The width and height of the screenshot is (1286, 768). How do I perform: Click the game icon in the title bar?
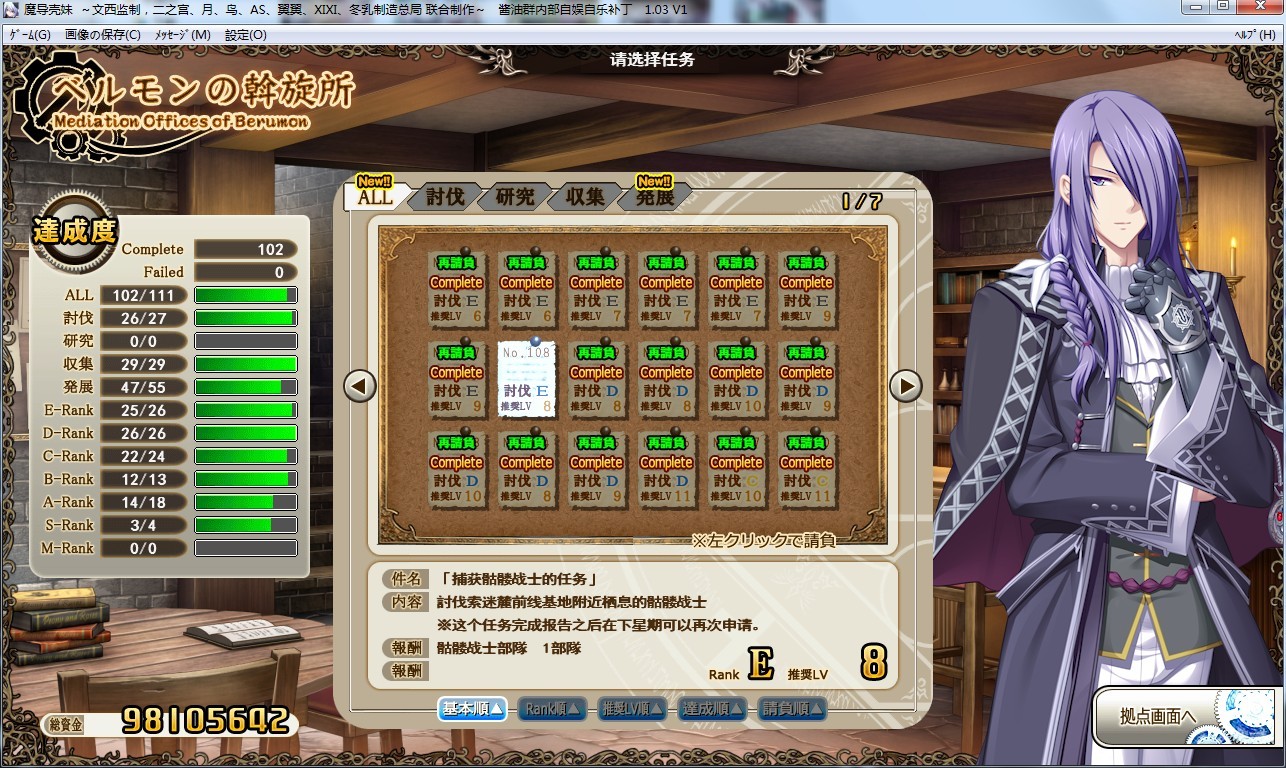click(x=10, y=9)
